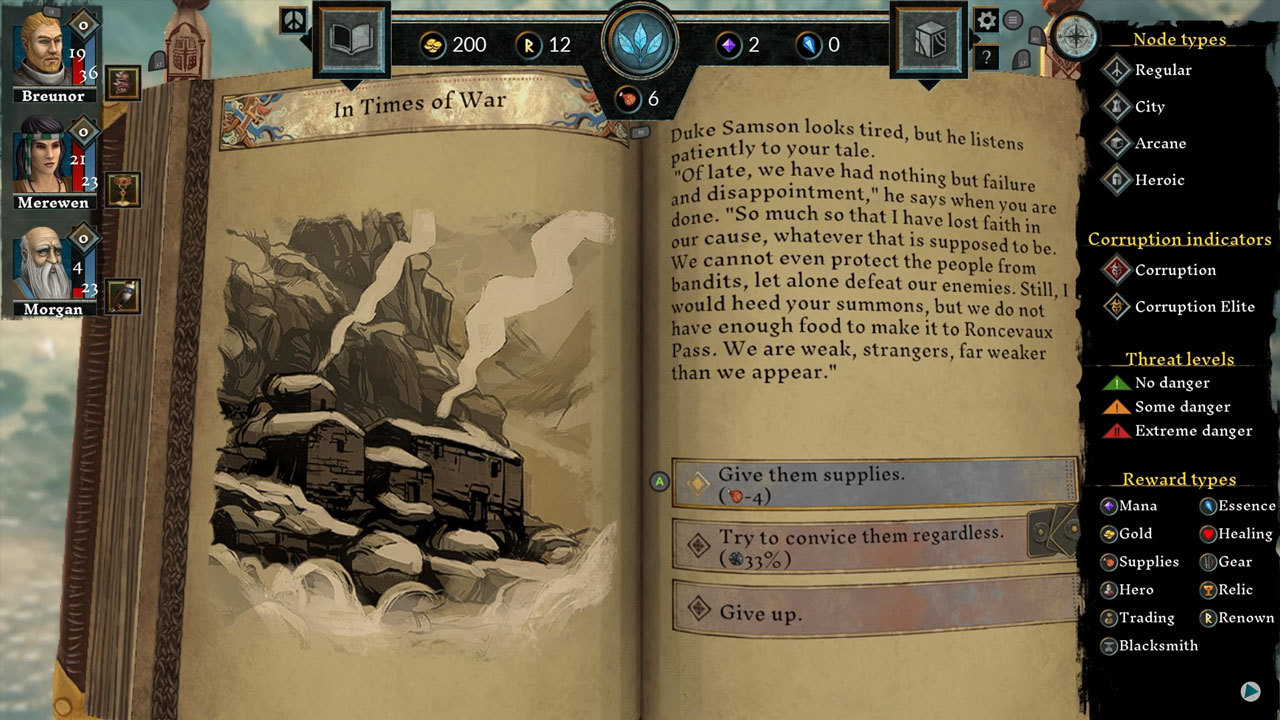Viewport: 1280px width, 720px height.
Task: Click the small round menu icon by the gear
Action: click(1013, 20)
